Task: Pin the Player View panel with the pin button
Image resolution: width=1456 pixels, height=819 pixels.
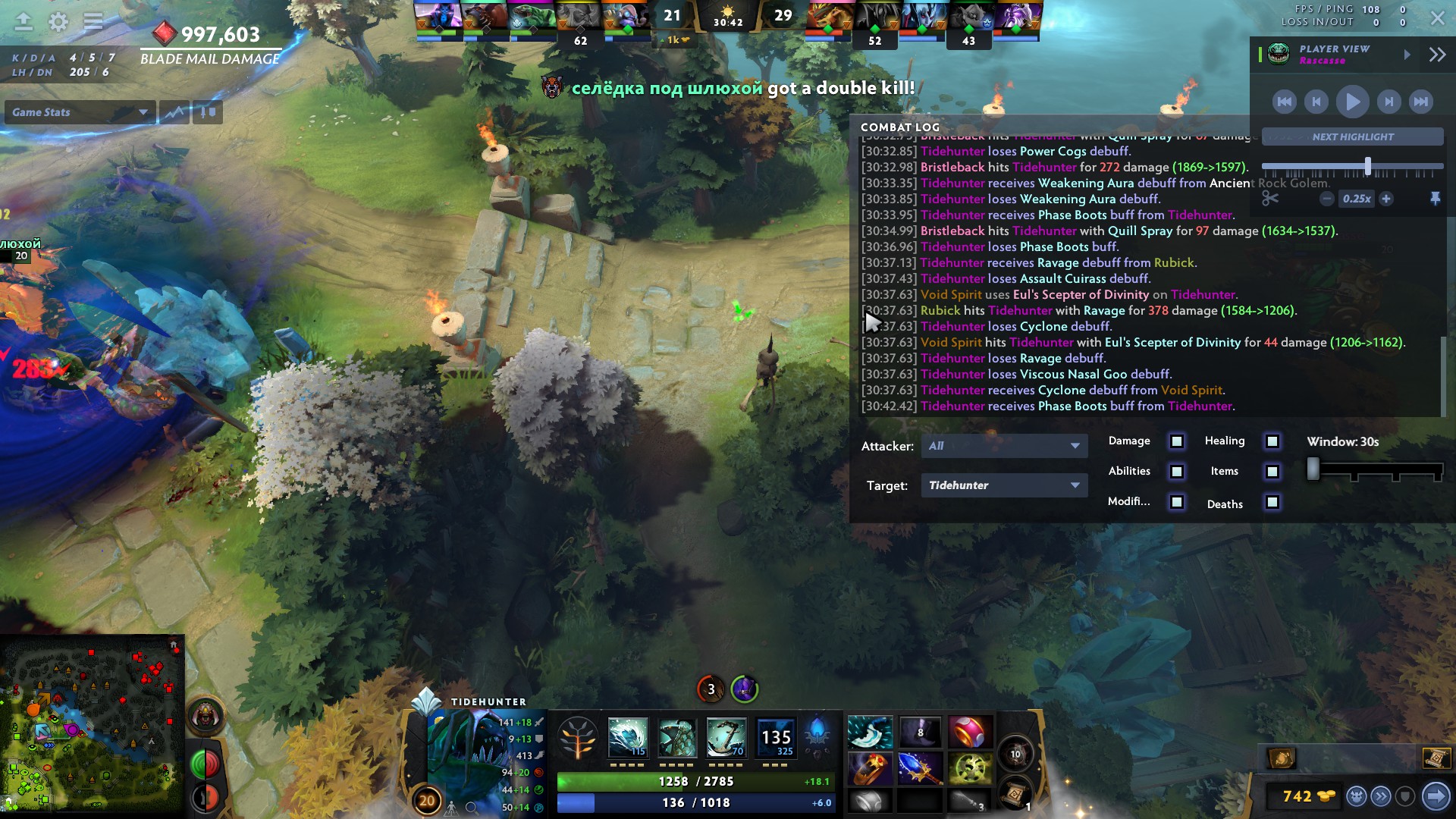Action: (1436, 198)
